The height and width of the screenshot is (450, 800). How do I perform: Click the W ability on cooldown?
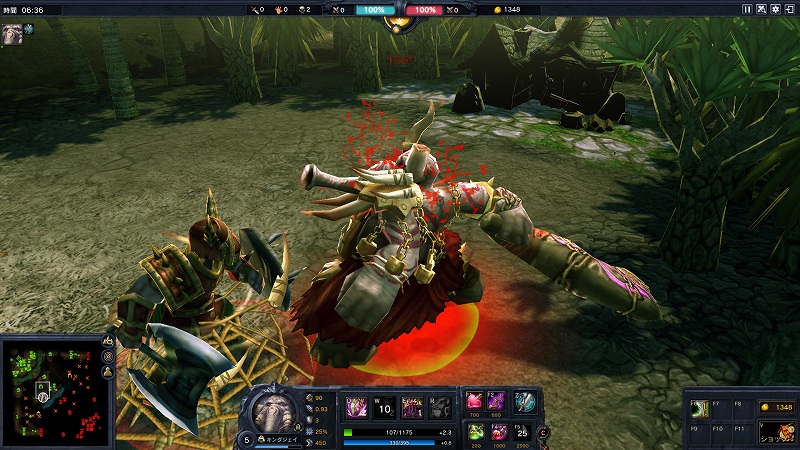pyautogui.click(x=383, y=406)
